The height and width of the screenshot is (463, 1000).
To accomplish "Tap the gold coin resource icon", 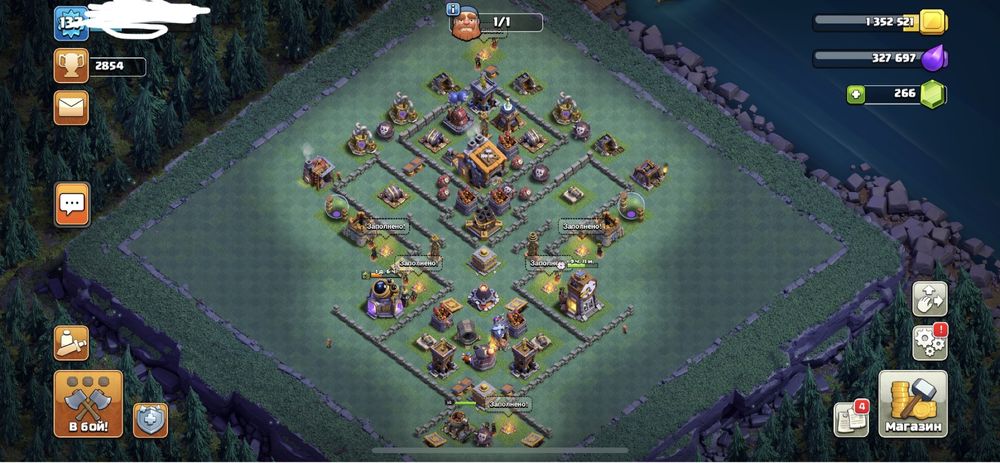I will pyautogui.click(x=932, y=22).
